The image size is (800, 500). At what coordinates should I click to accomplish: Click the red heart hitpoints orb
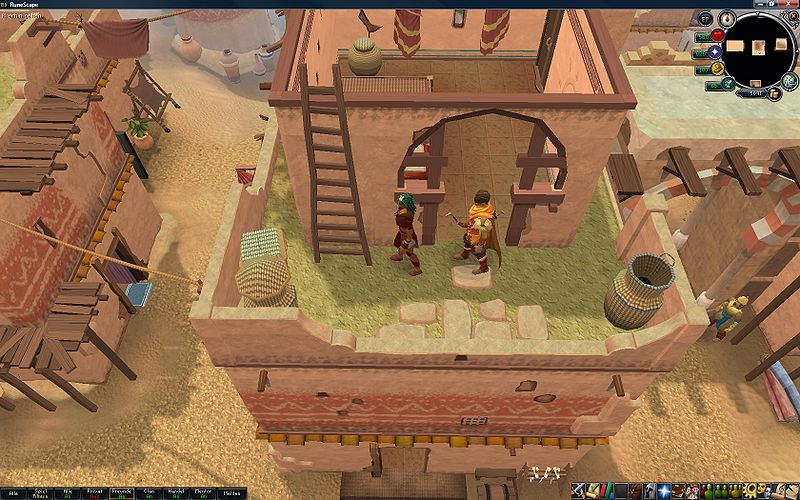pos(717,35)
